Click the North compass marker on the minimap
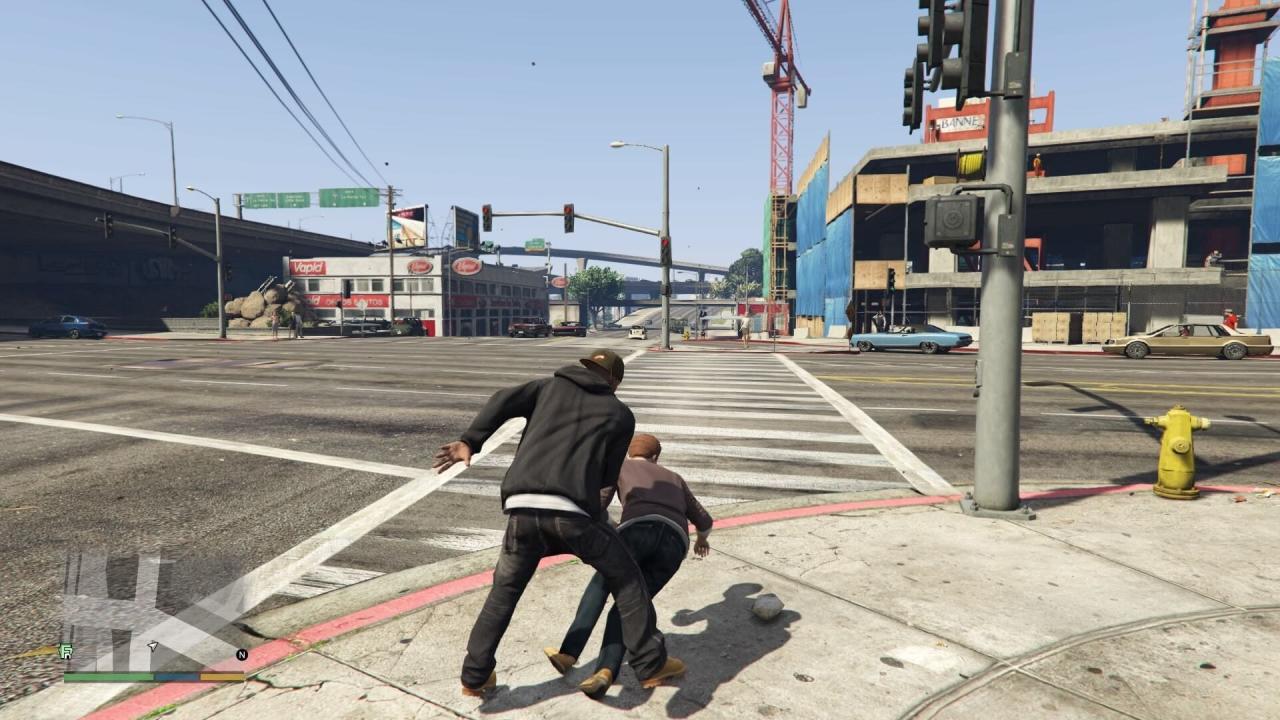Image resolution: width=1280 pixels, height=720 pixels. [x=241, y=655]
